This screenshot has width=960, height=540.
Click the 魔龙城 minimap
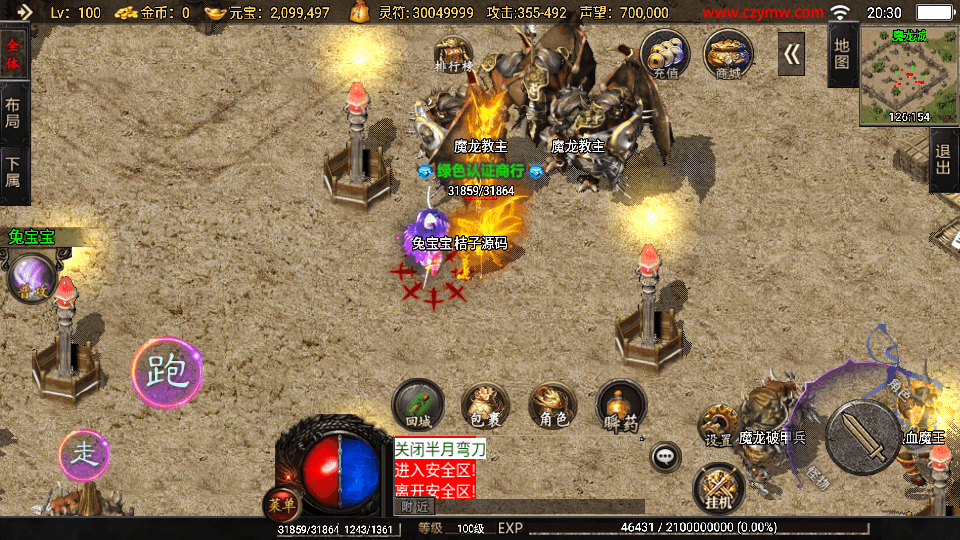[909, 76]
